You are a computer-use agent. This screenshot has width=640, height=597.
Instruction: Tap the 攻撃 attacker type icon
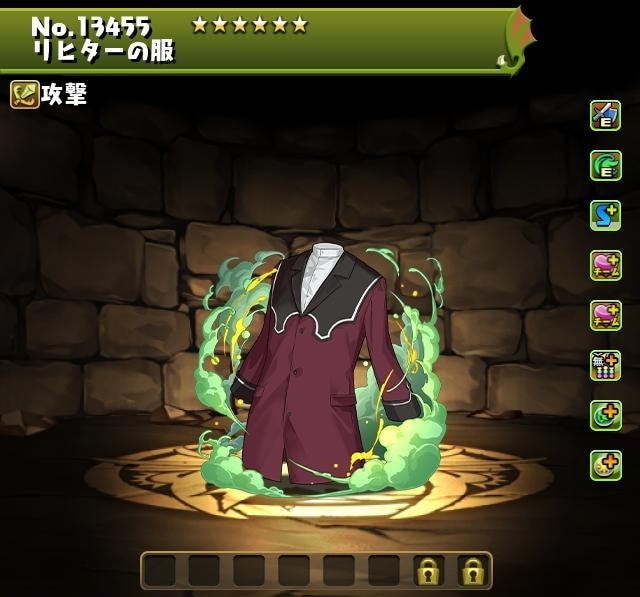pyautogui.click(x=24, y=95)
